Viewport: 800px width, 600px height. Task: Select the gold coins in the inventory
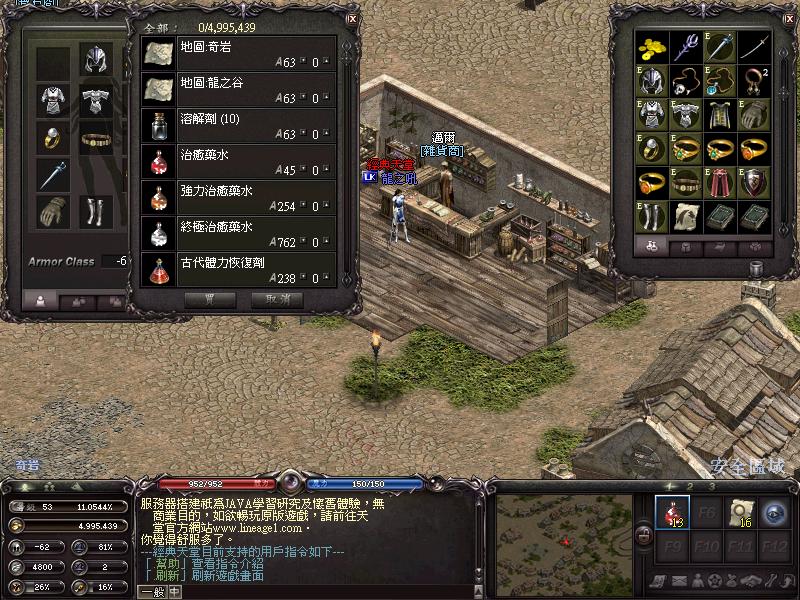652,47
